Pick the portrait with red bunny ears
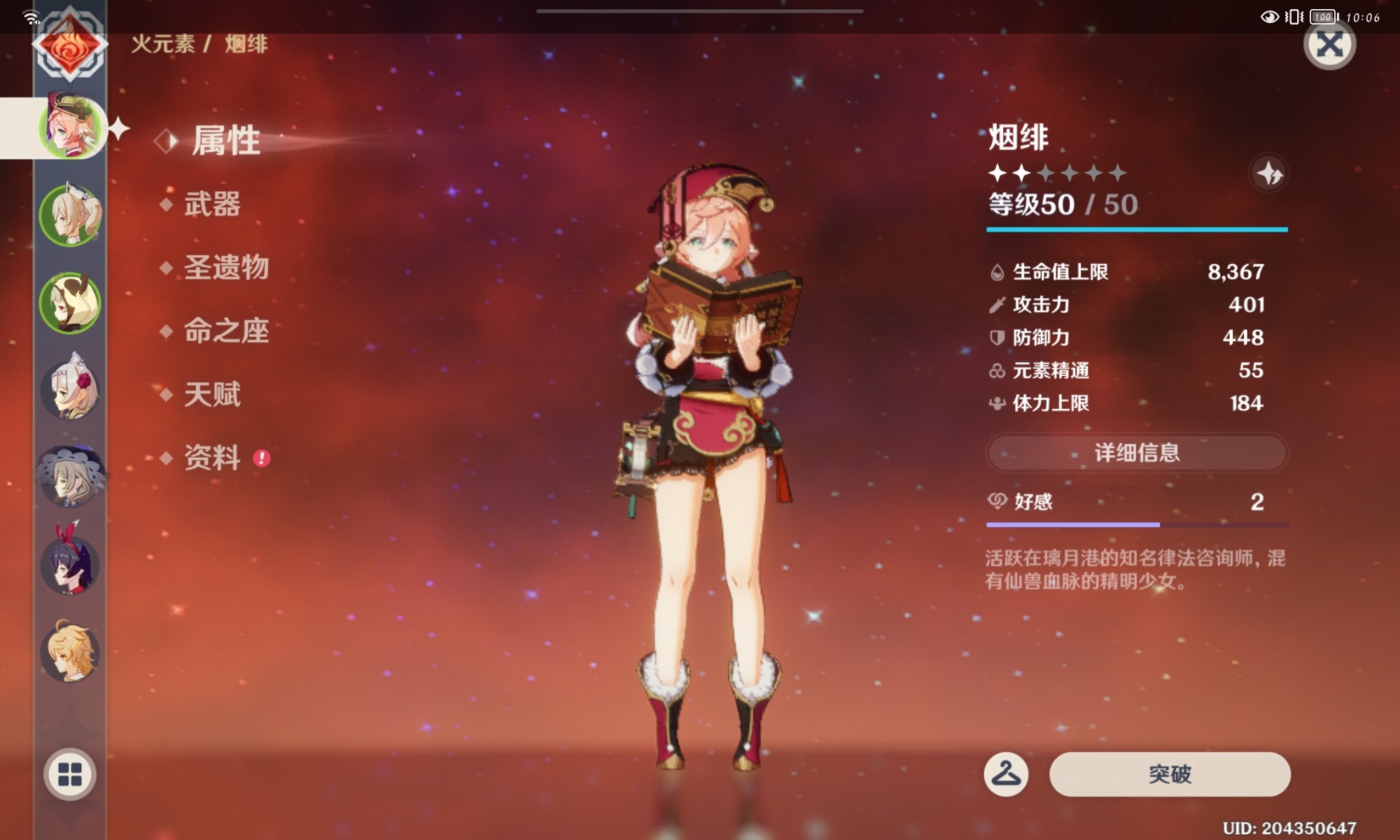The height and width of the screenshot is (840, 1400). click(x=70, y=562)
